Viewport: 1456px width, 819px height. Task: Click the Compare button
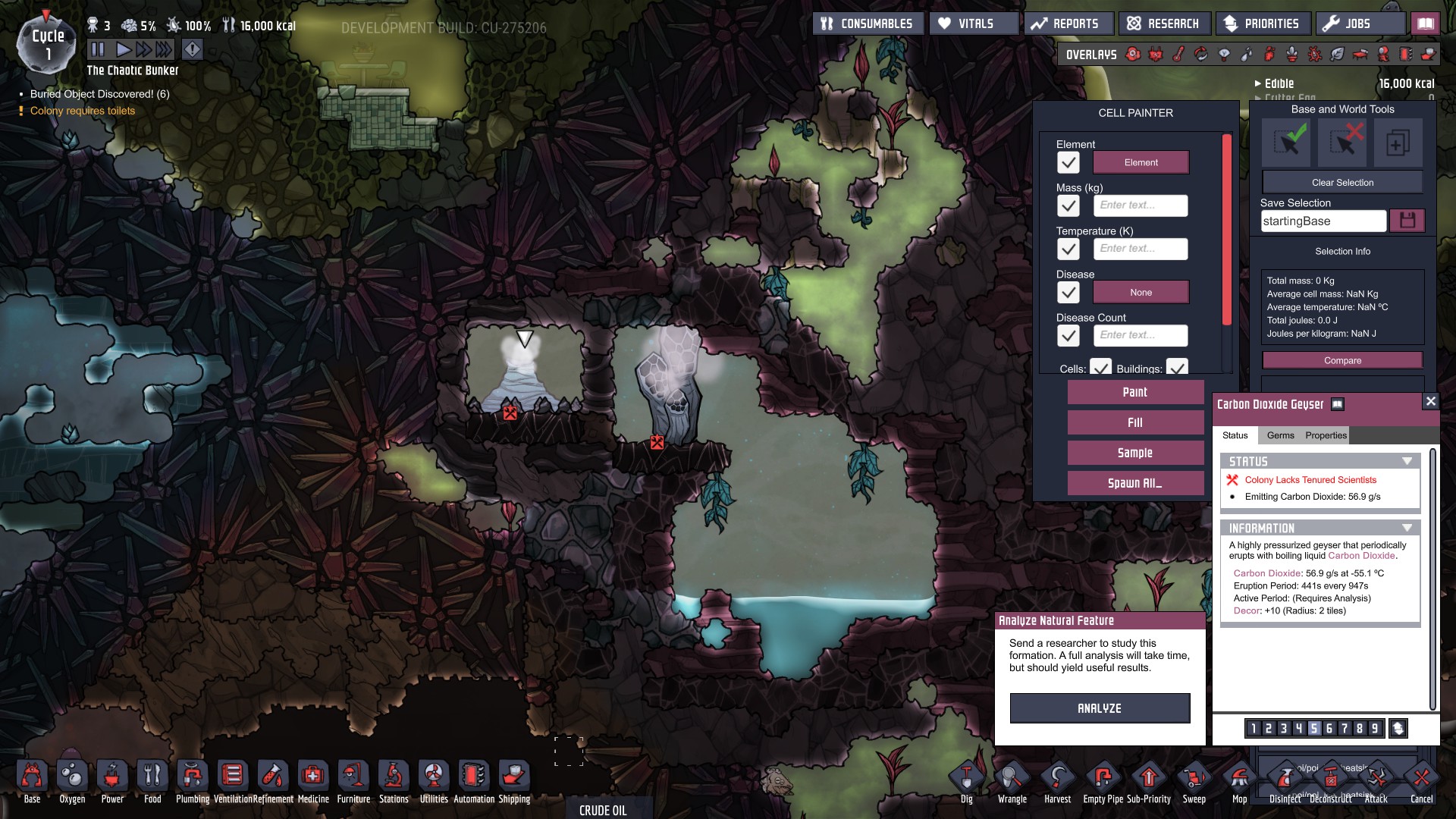(x=1342, y=361)
